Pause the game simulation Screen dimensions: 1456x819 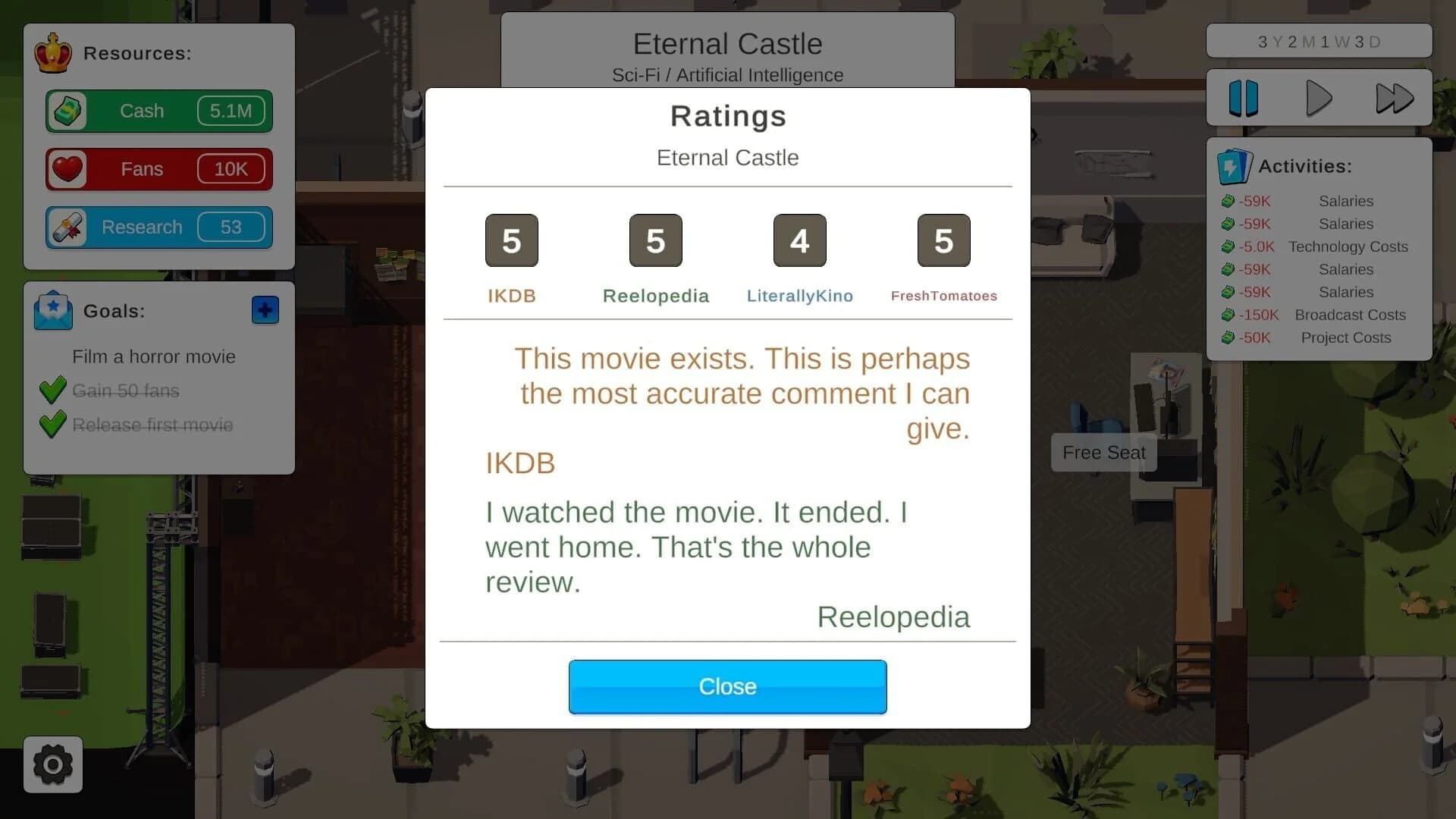(1244, 97)
